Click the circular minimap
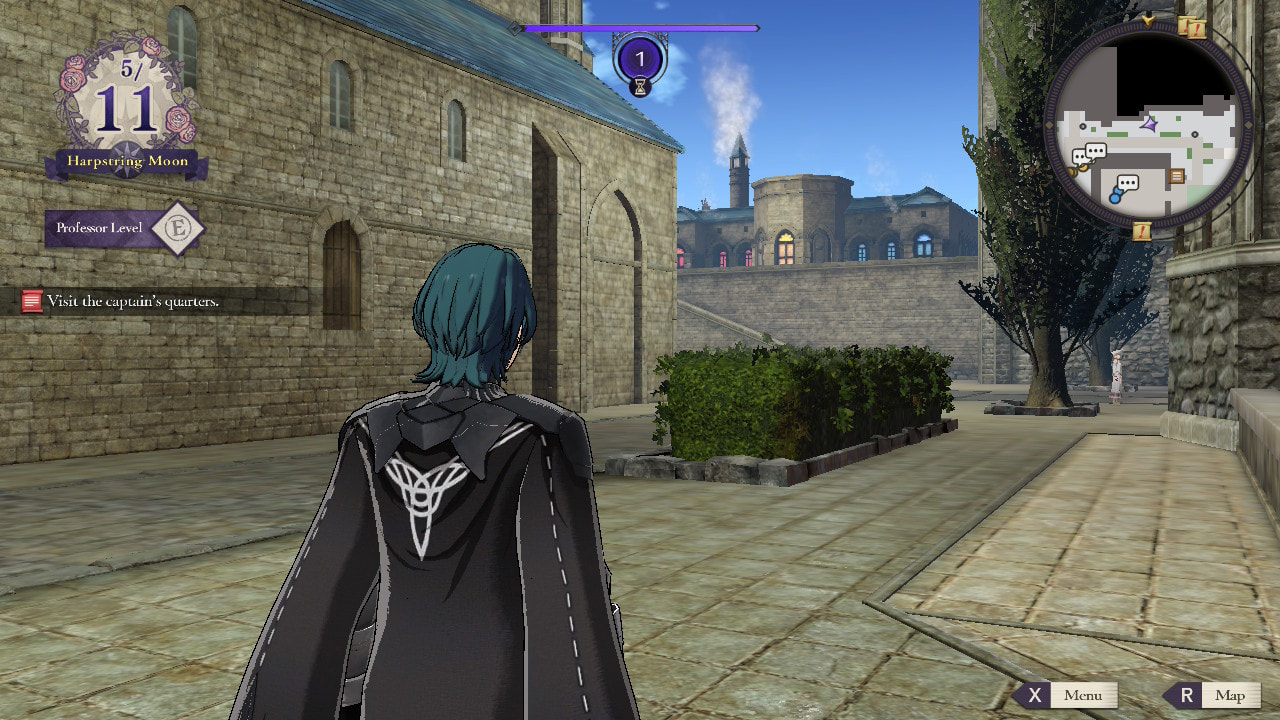 coord(1147,124)
